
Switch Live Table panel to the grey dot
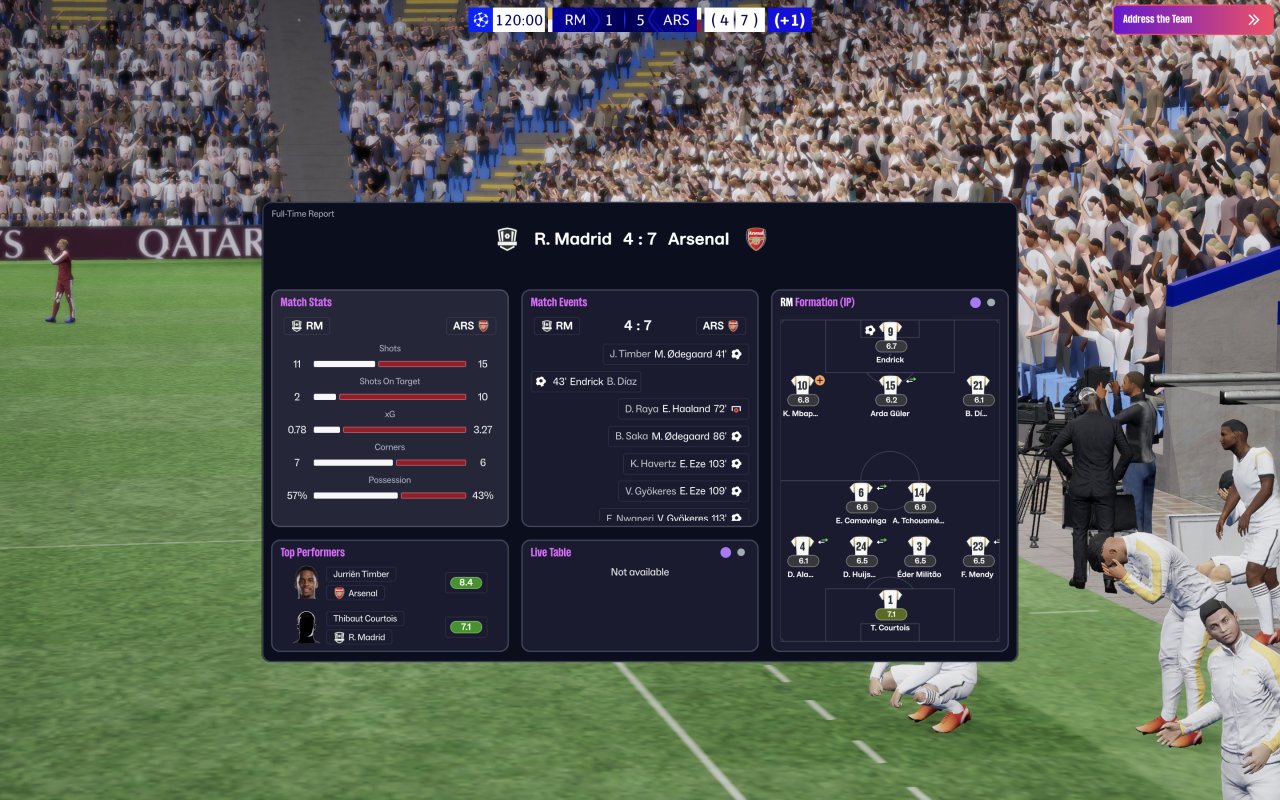click(741, 552)
